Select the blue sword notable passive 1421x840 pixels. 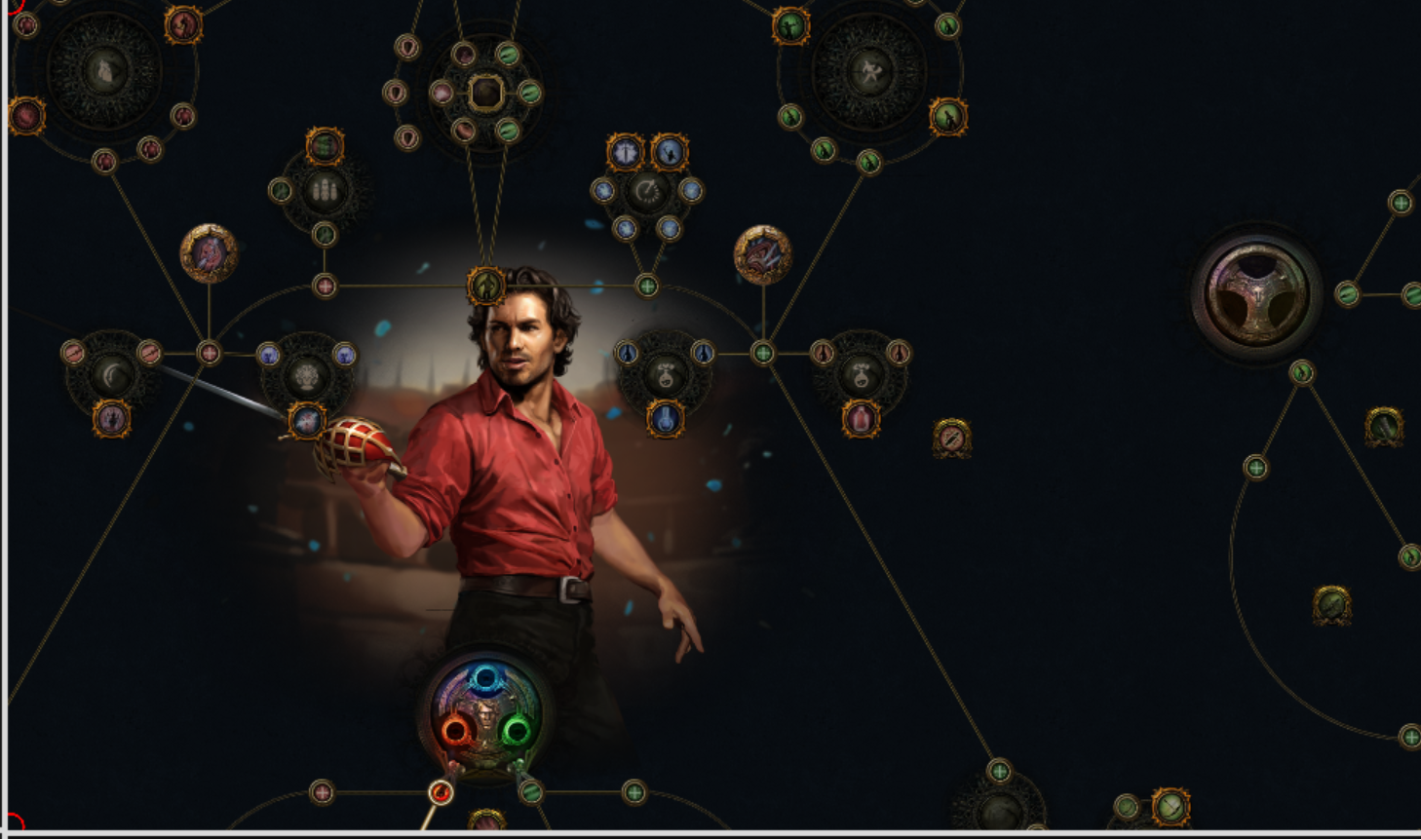pyautogui.click(x=625, y=152)
